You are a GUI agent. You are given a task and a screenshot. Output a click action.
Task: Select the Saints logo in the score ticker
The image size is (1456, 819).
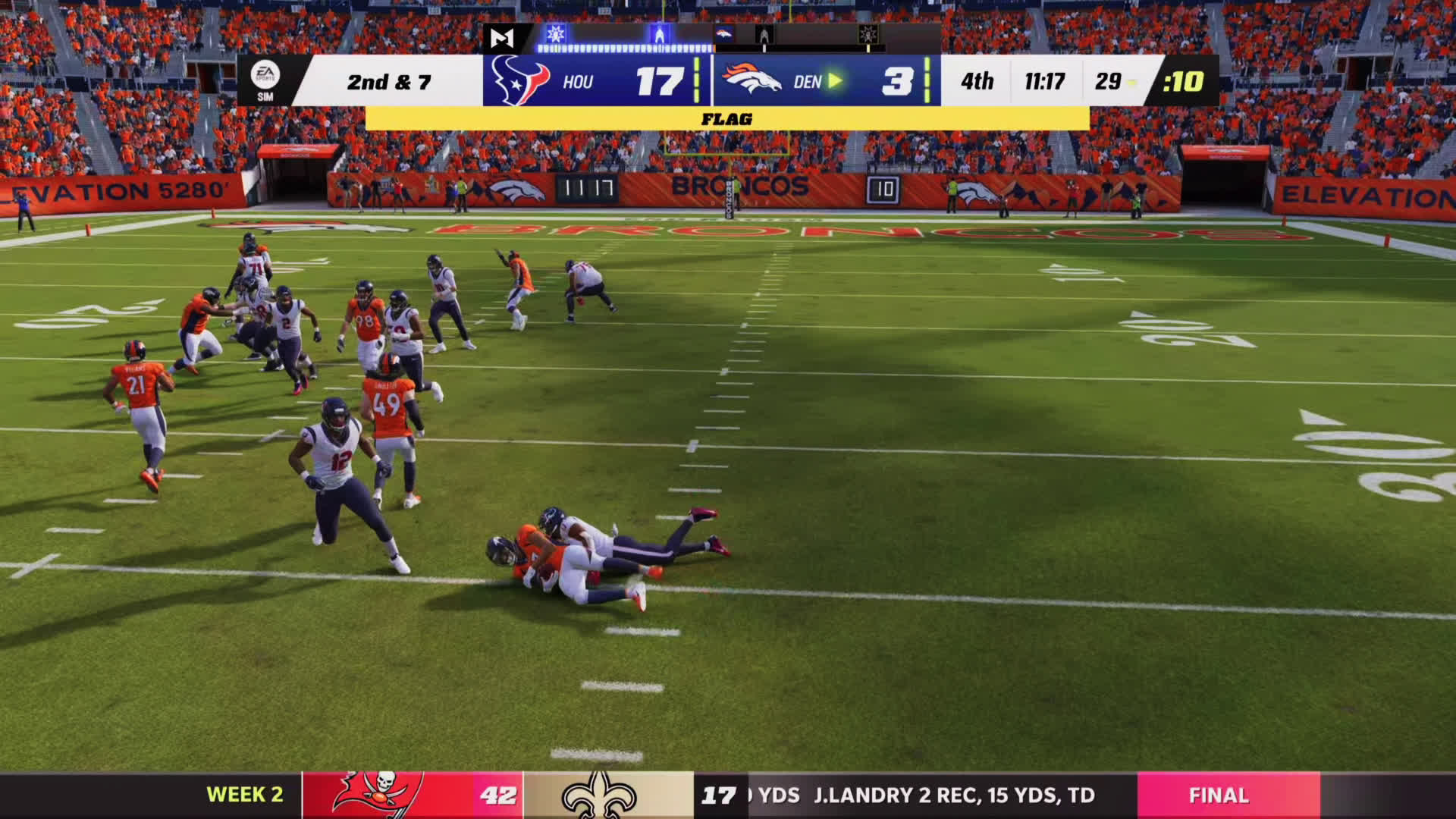pyautogui.click(x=599, y=795)
